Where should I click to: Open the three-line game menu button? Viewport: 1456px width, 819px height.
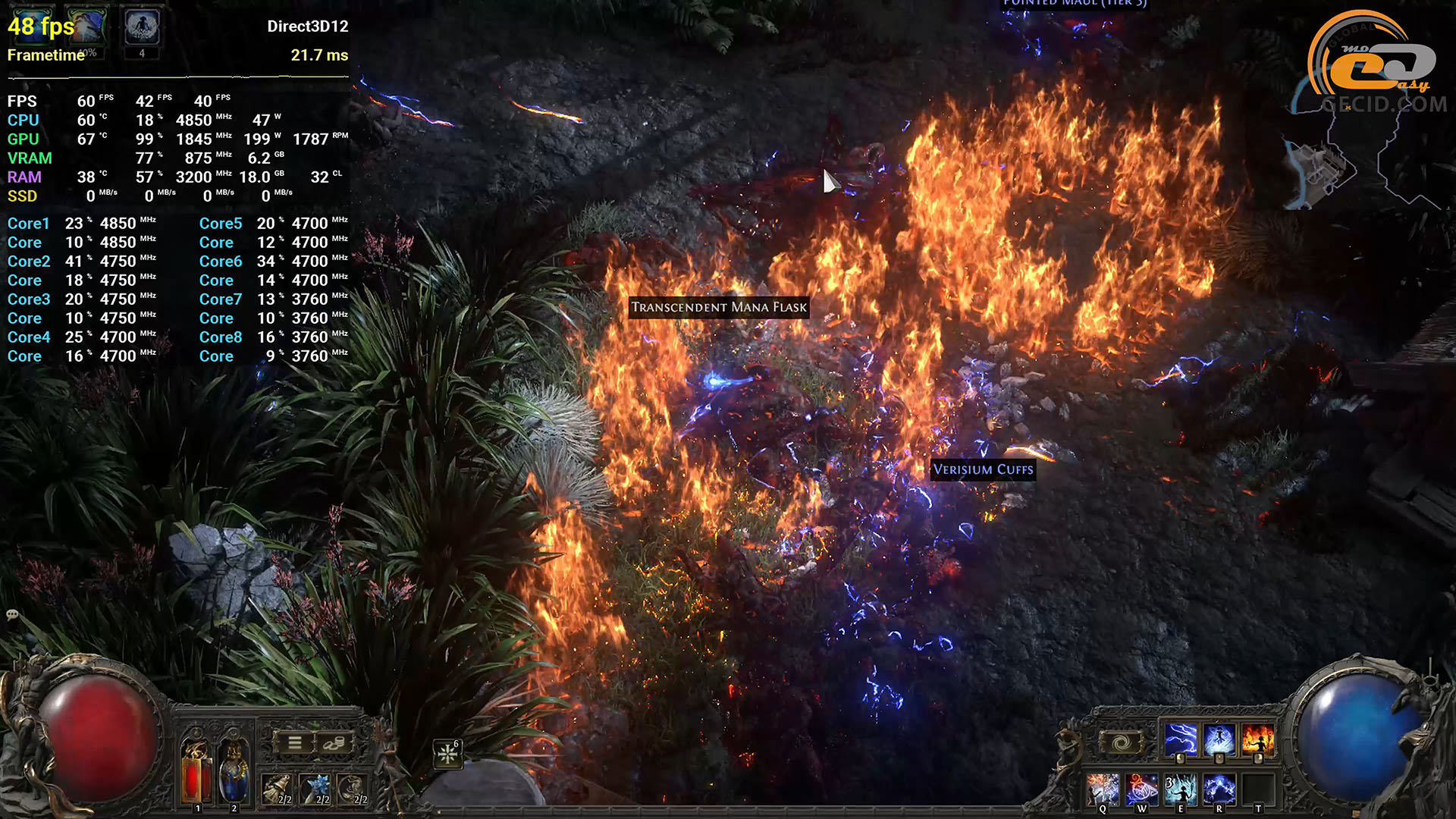click(x=295, y=743)
